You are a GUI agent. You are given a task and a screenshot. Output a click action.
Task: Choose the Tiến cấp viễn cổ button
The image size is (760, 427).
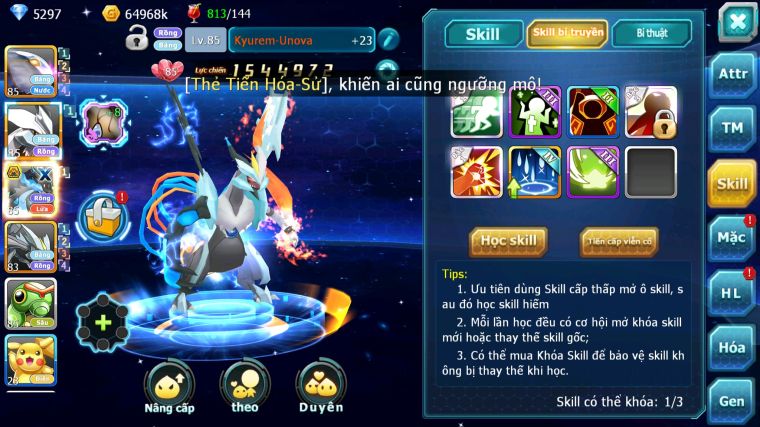(618, 241)
